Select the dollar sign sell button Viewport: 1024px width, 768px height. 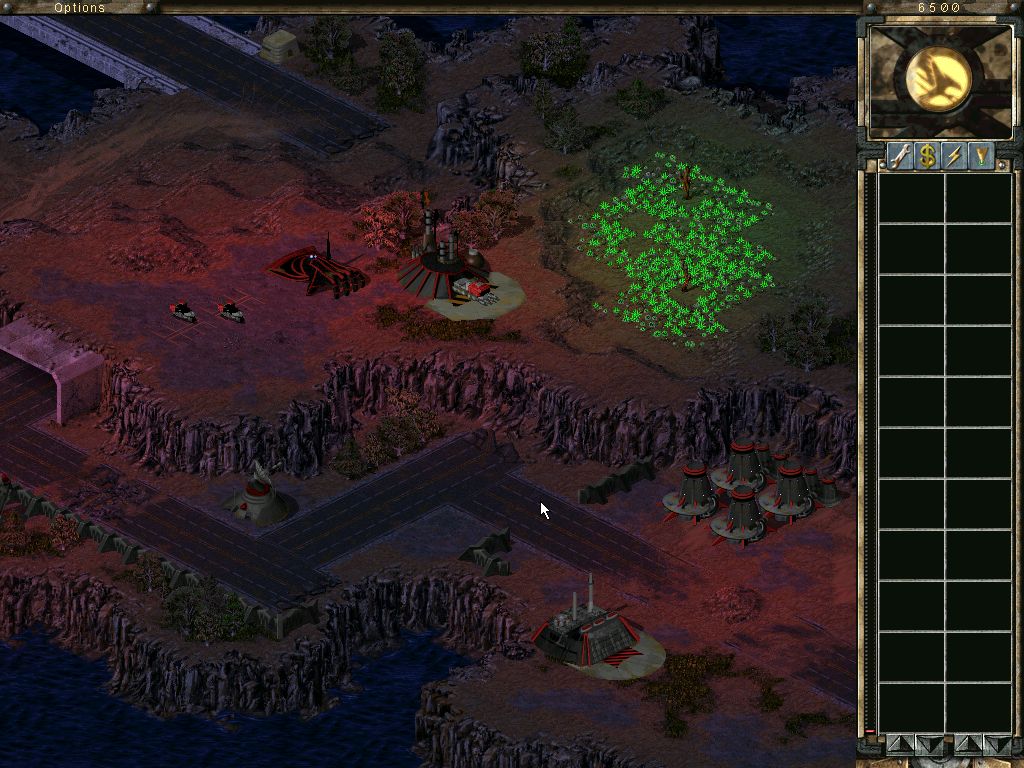(x=927, y=156)
